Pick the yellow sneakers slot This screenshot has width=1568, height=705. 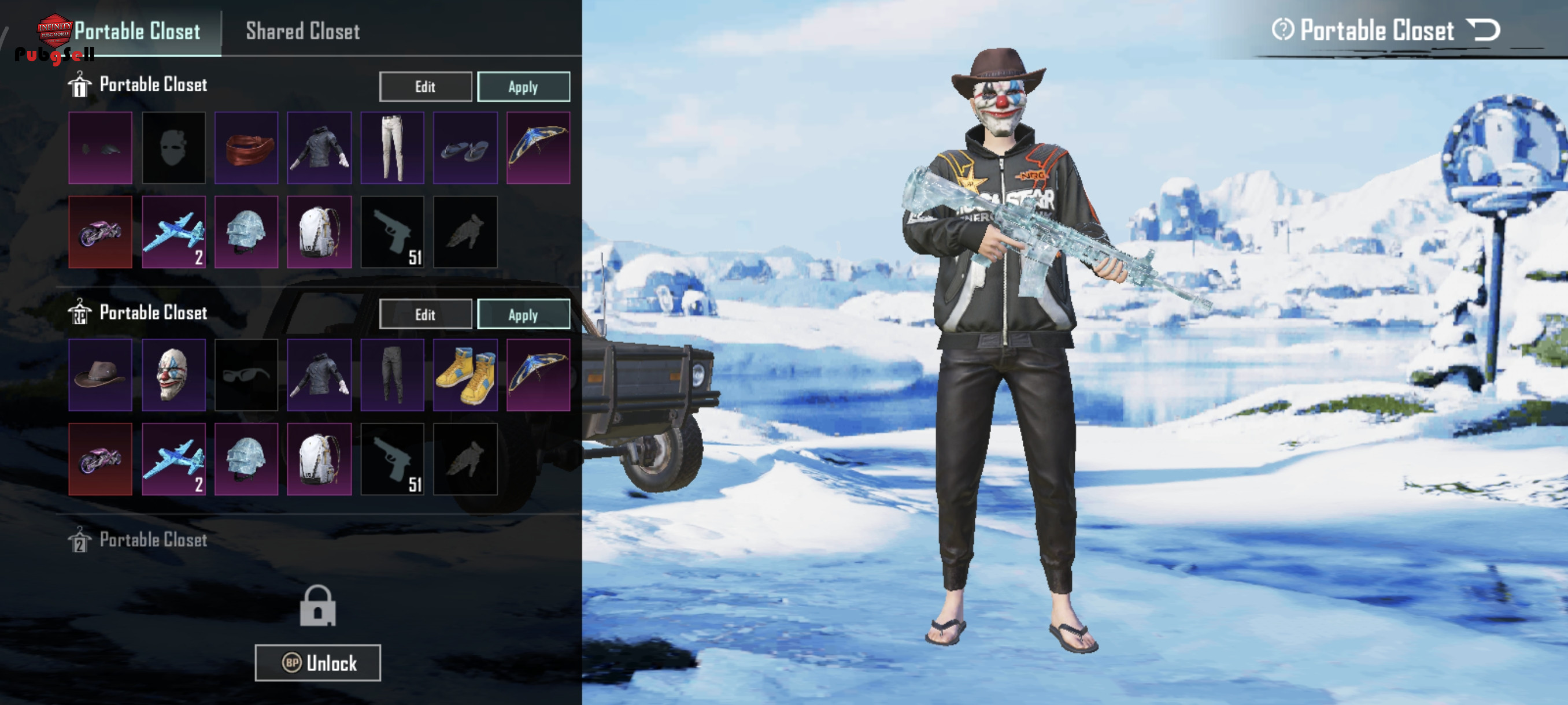tap(465, 374)
